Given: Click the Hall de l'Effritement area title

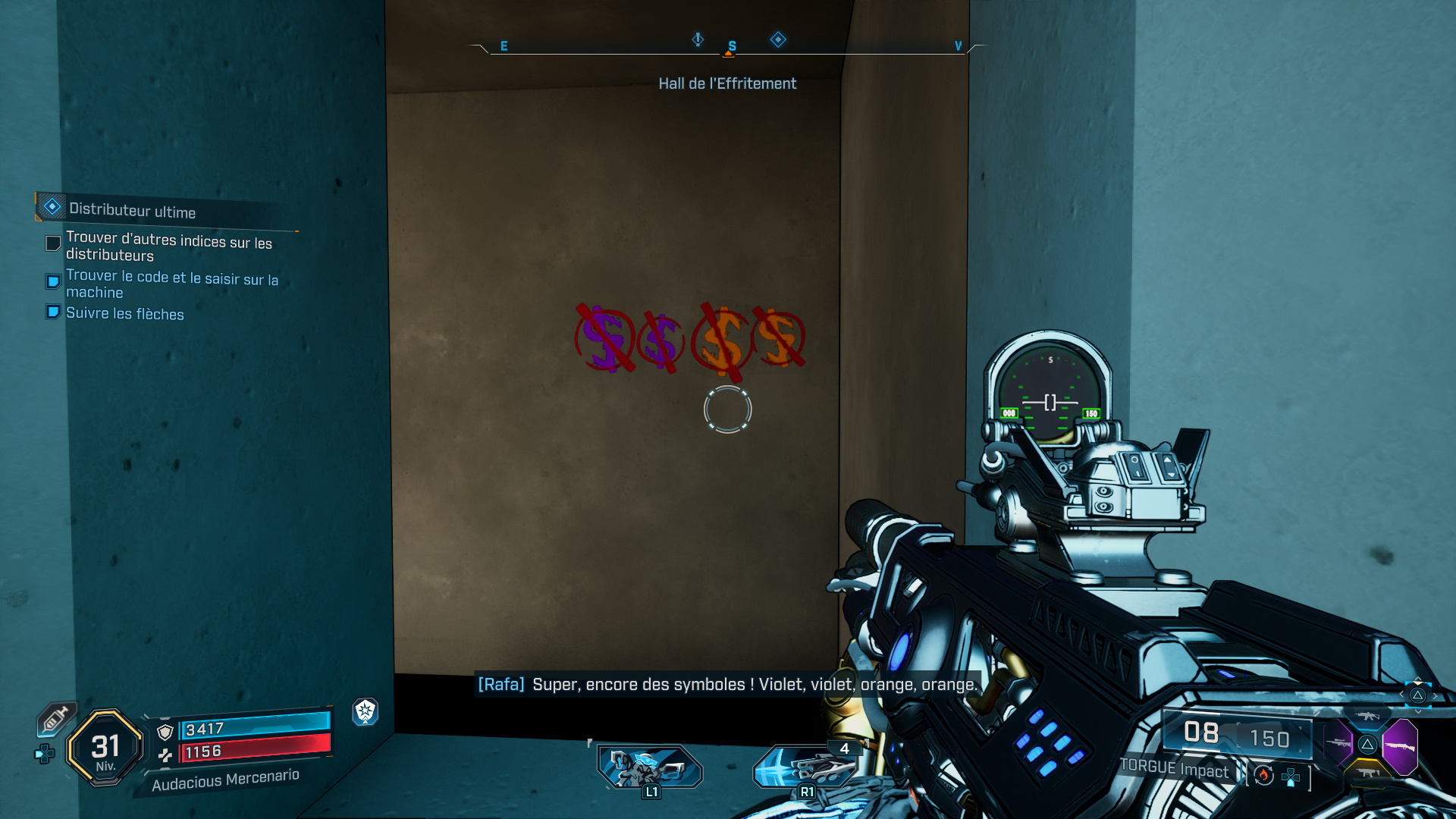Looking at the screenshot, I should tap(727, 83).
